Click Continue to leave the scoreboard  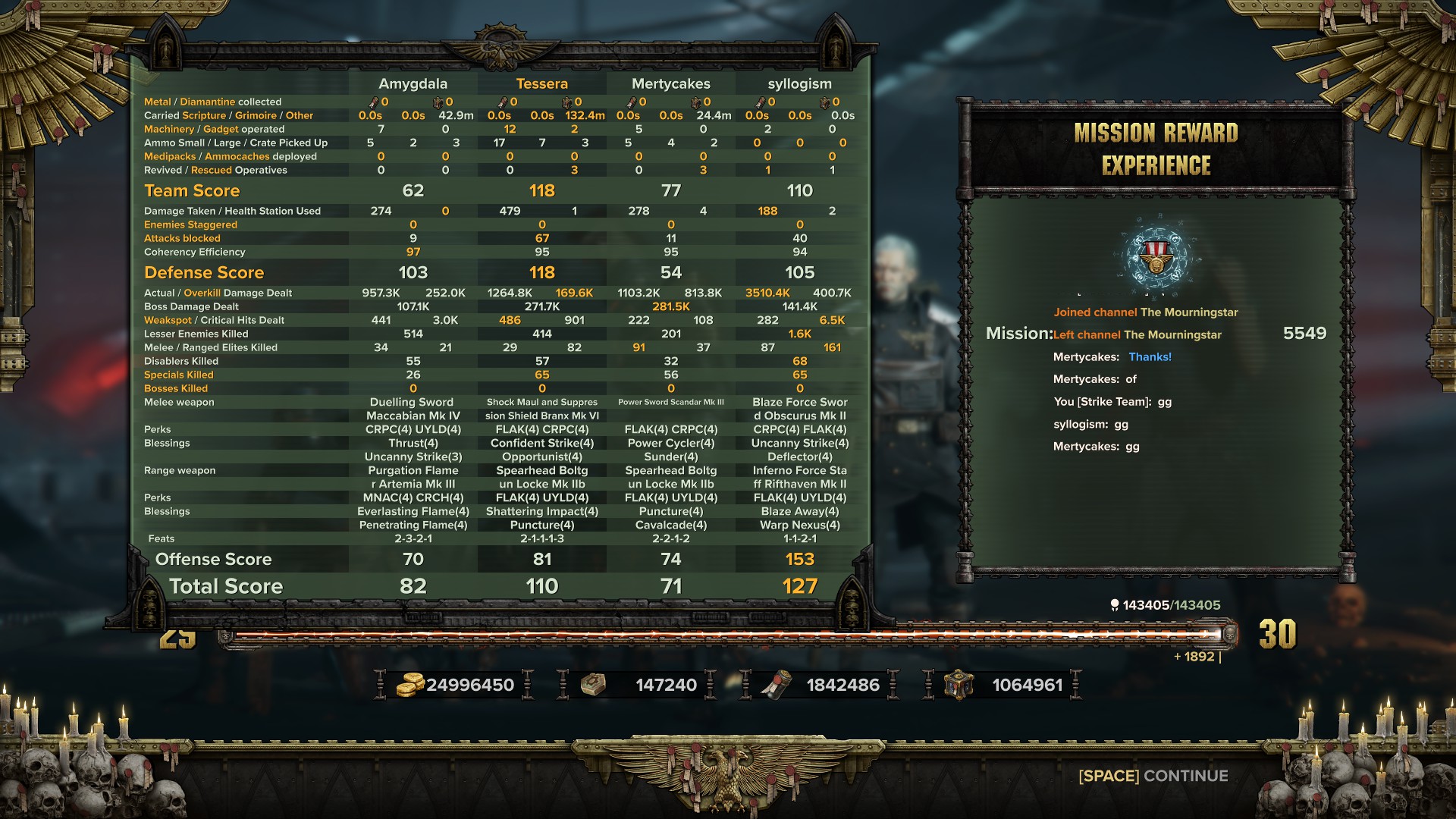1153,776
